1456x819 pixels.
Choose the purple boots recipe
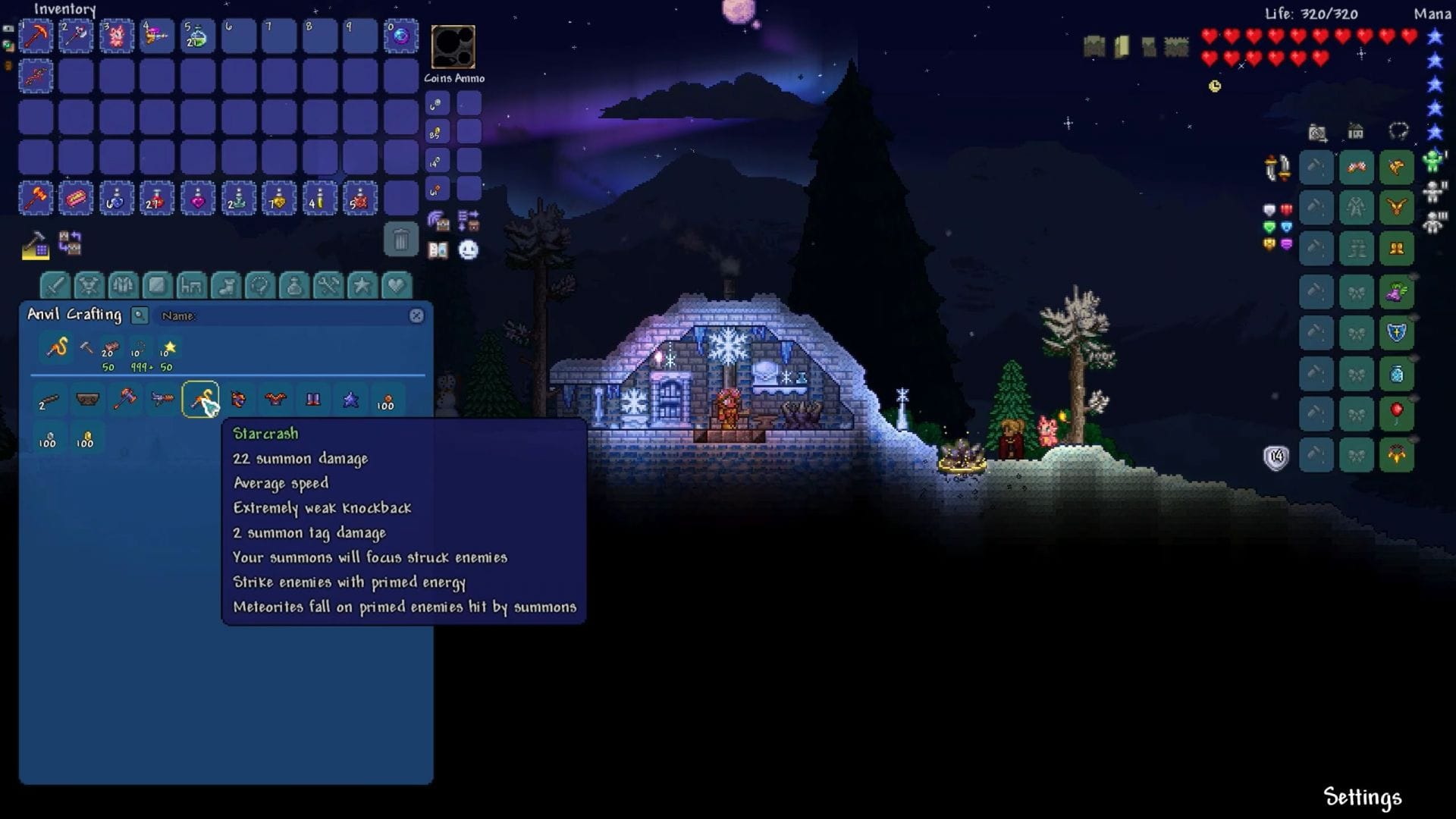click(x=312, y=400)
